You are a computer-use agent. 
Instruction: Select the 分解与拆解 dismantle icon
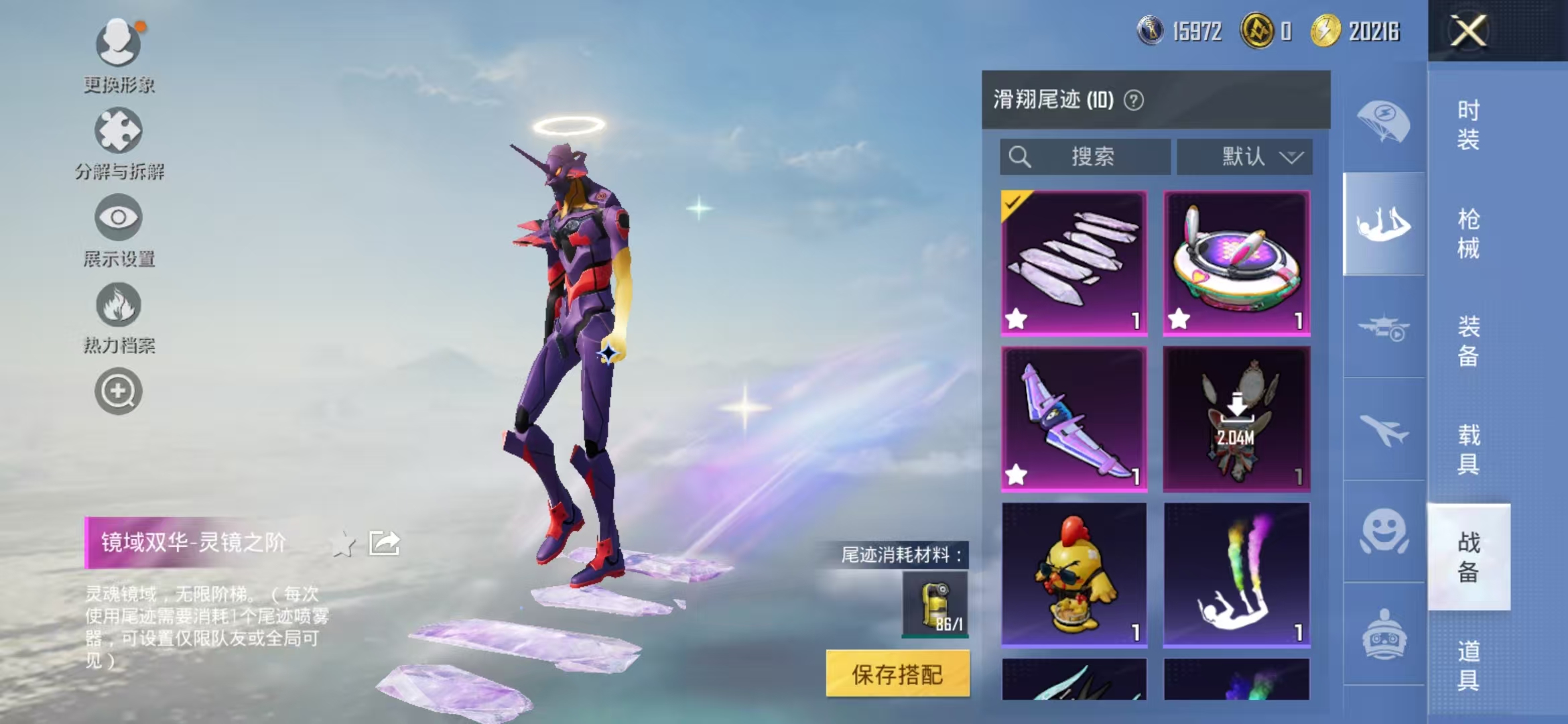pyautogui.click(x=117, y=129)
